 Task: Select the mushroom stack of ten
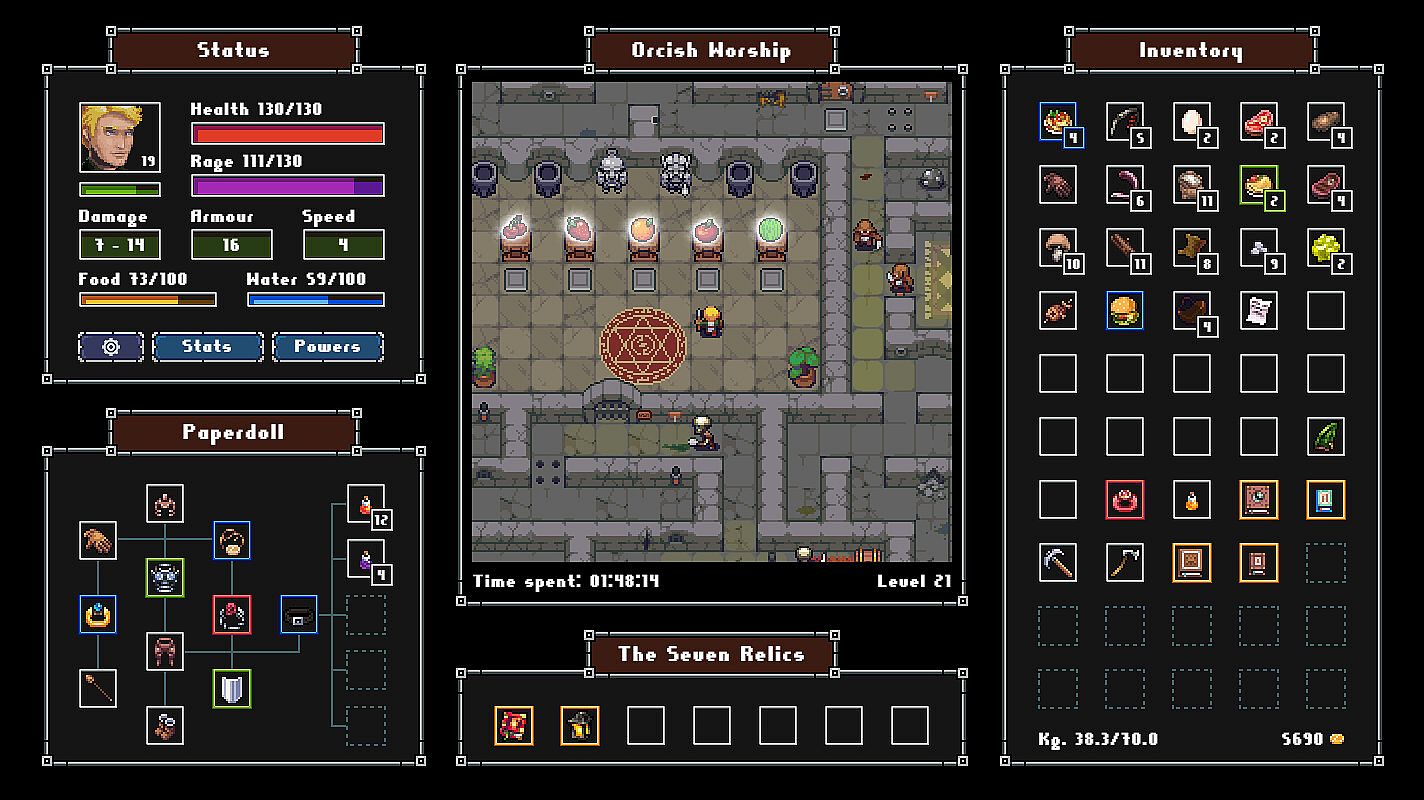point(1057,247)
